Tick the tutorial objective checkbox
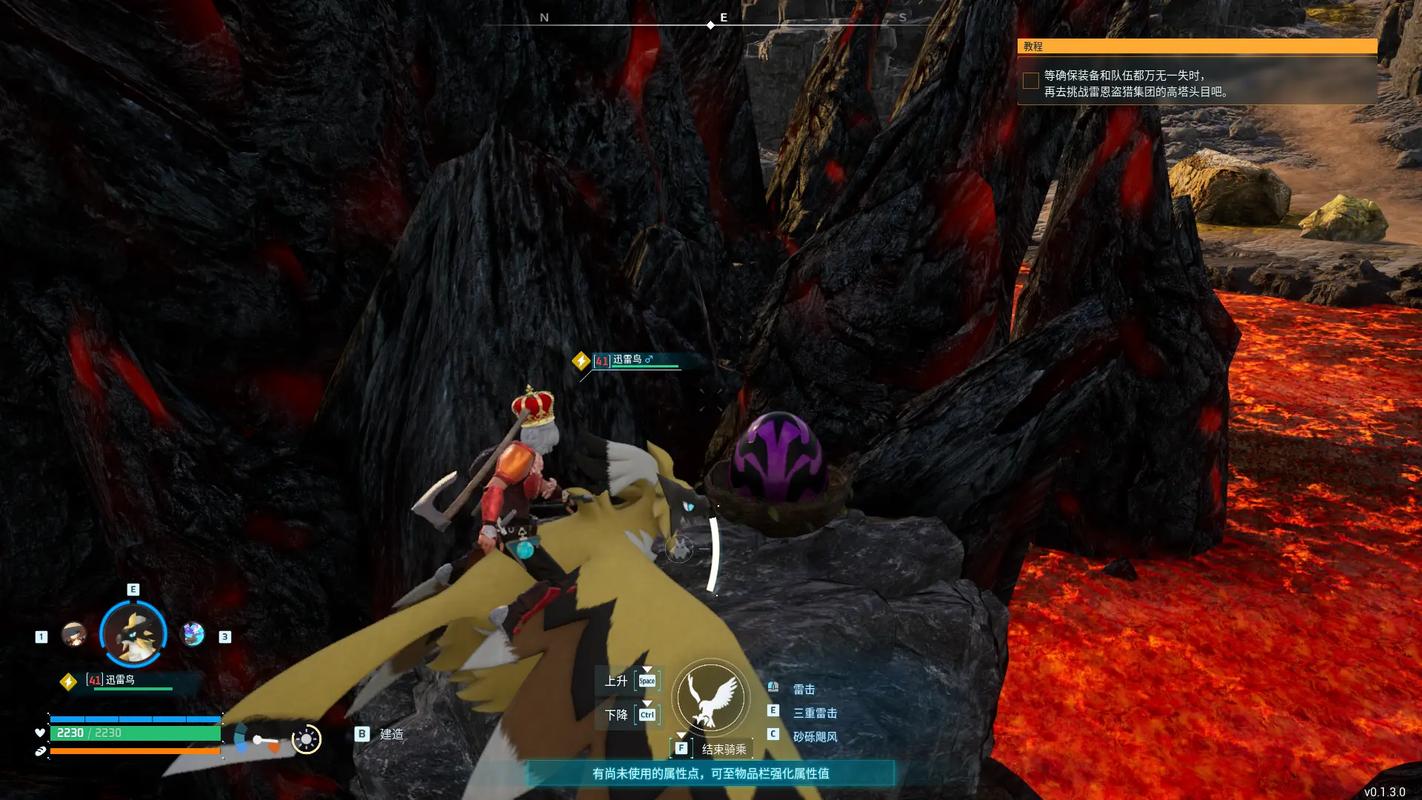This screenshot has width=1422, height=800. pyautogui.click(x=1030, y=81)
